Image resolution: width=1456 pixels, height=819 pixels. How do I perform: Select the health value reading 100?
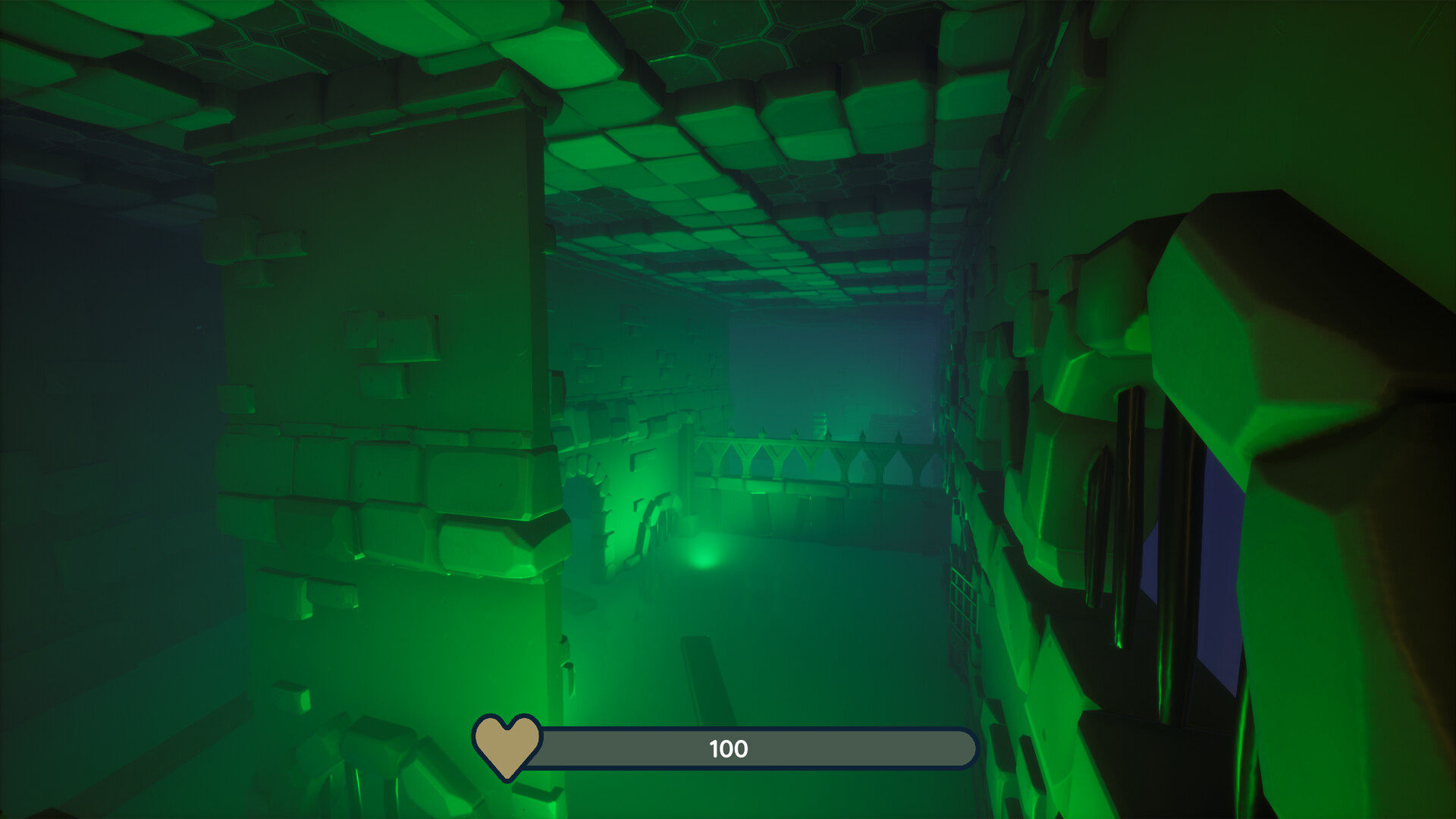coord(726,749)
